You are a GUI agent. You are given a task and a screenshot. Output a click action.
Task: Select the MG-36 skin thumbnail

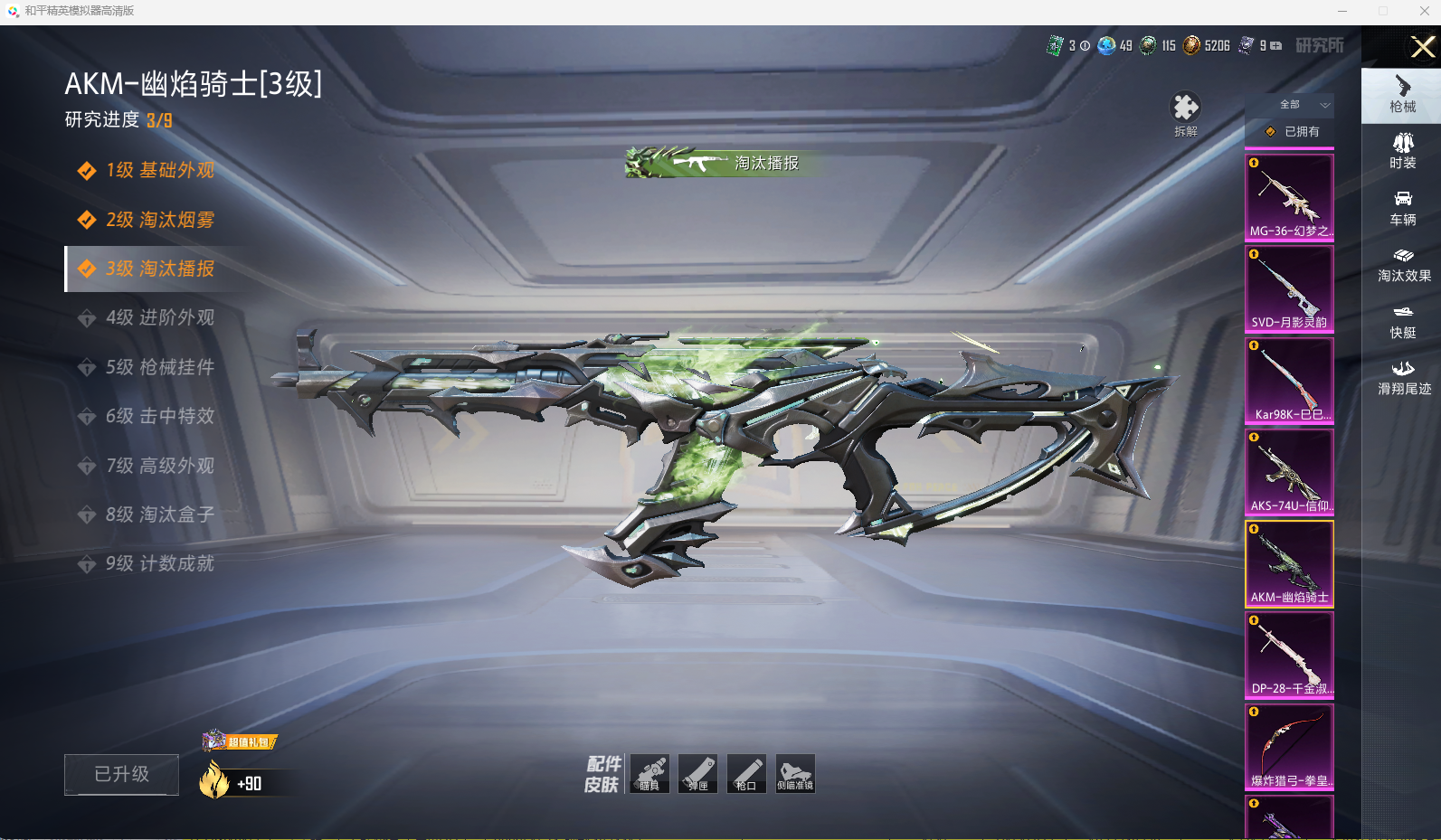1289,197
